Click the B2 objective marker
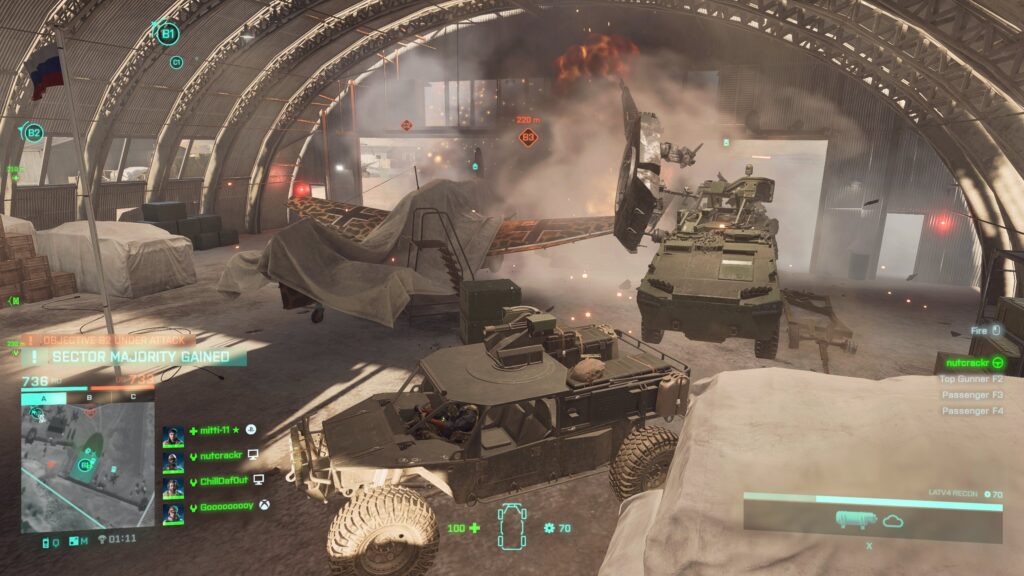 pyautogui.click(x=34, y=133)
